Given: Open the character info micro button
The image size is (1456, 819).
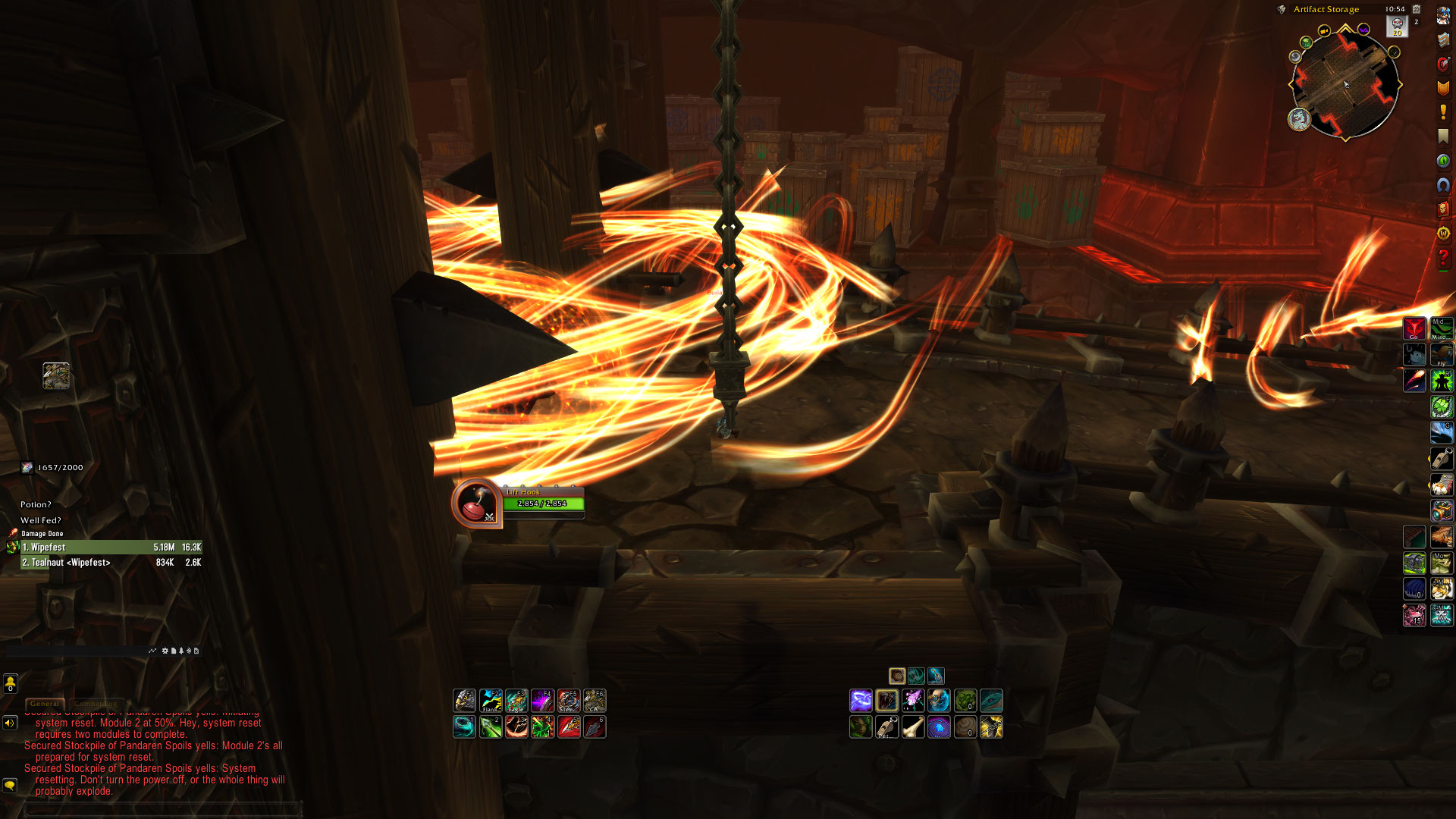Looking at the screenshot, I should (1443, 15).
